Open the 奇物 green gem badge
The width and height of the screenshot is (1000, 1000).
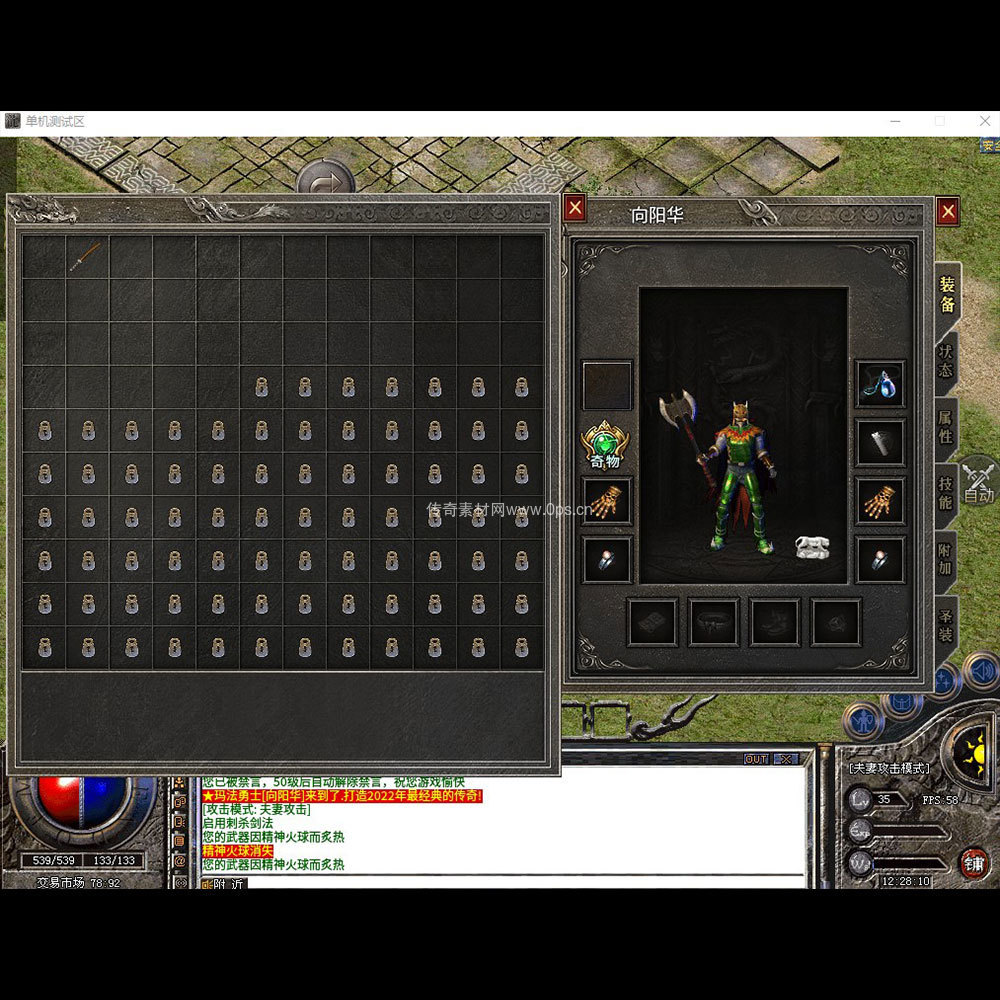tap(605, 444)
